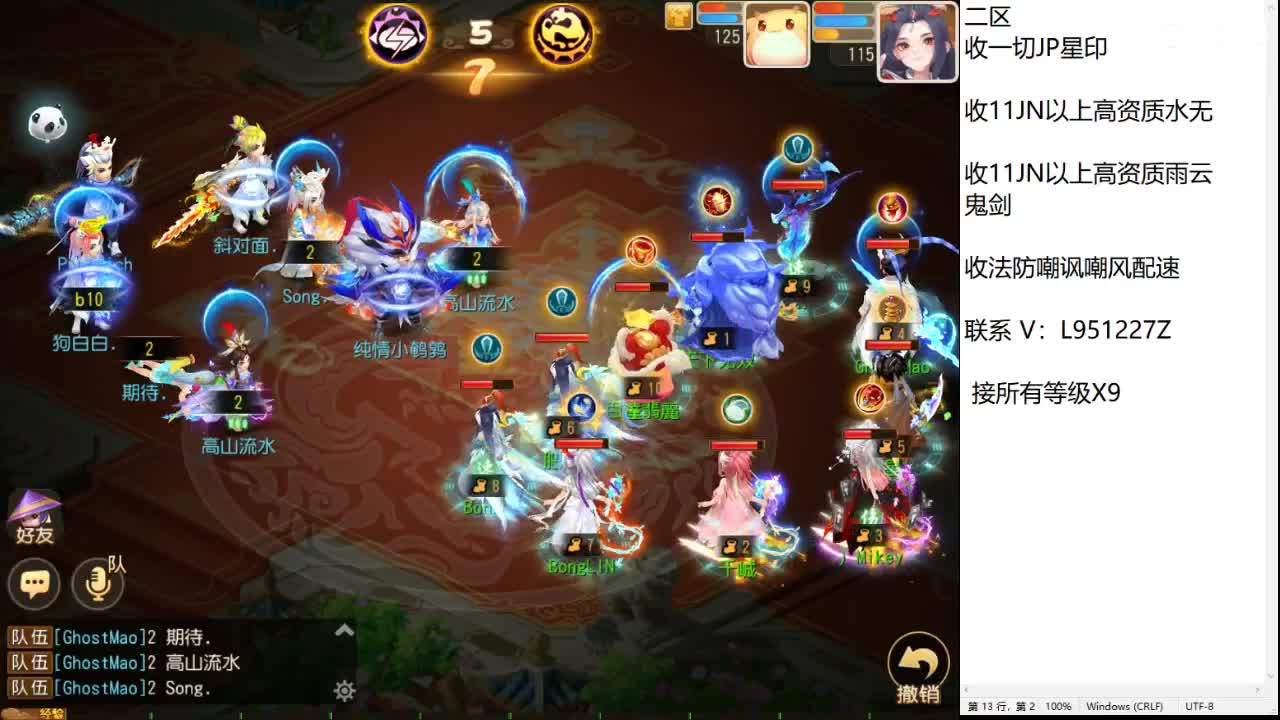Screen dimensions: 1280x720
Task: Open the chat message panel icon
Action: coord(35,583)
